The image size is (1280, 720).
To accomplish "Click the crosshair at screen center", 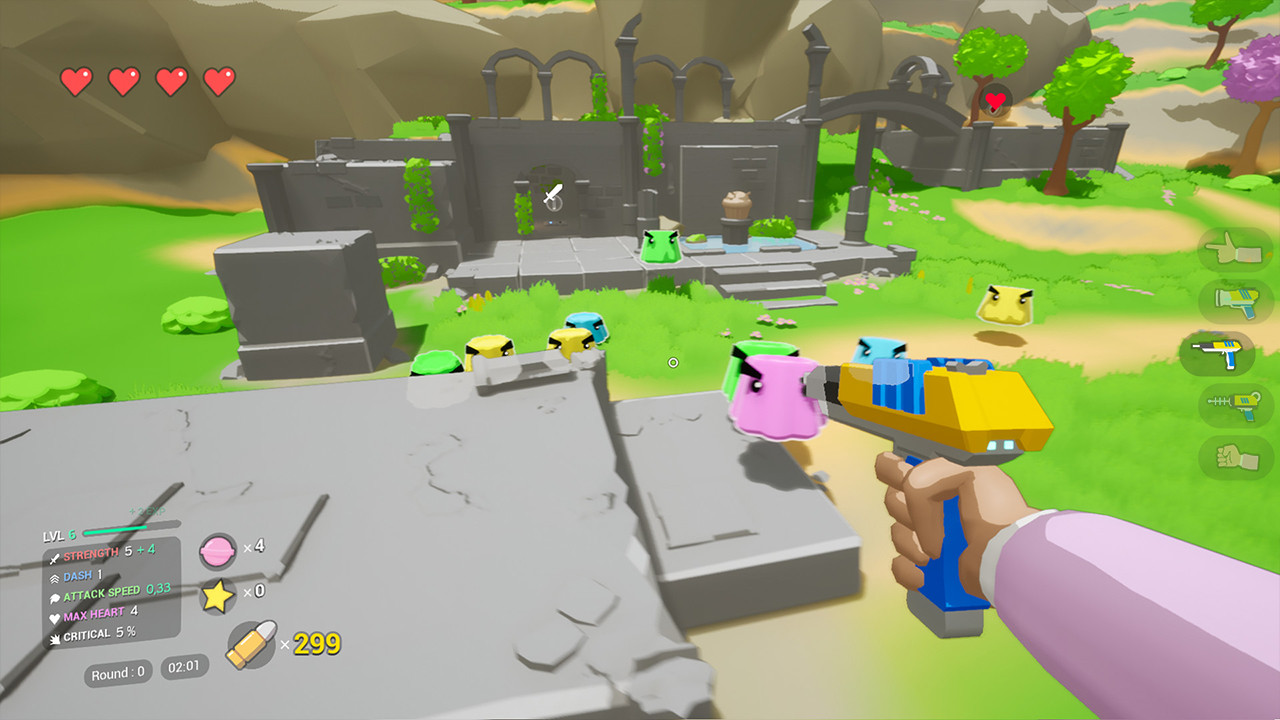I will (x=672, y=363).
